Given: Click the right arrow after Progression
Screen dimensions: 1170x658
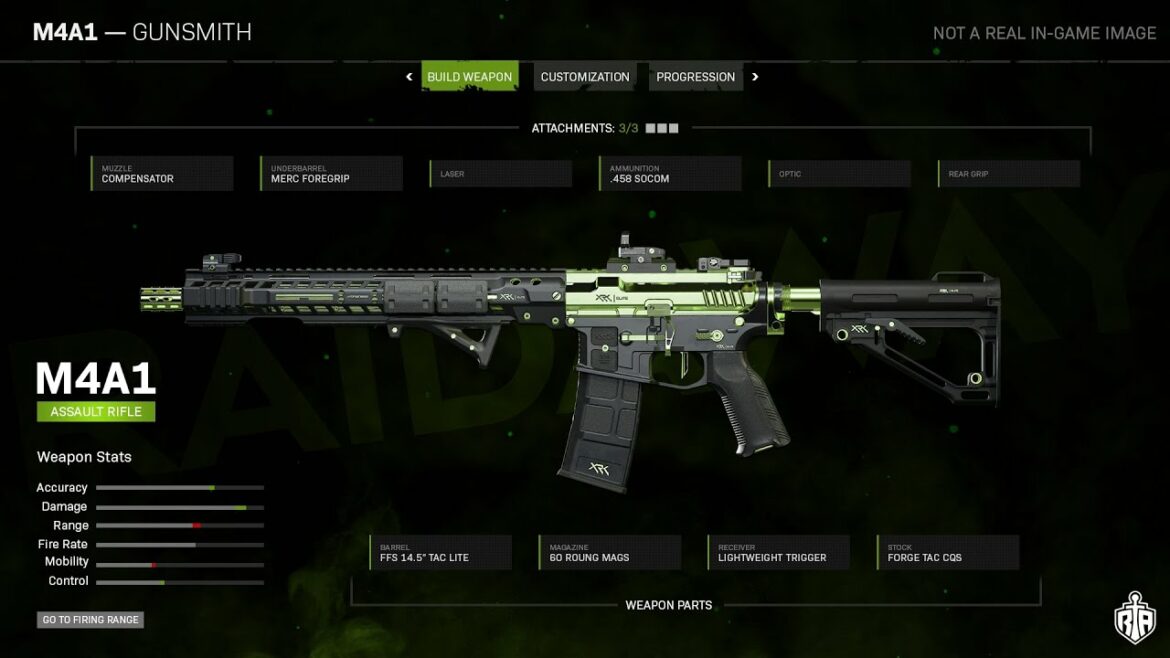Looking at the screenshot, I should pyautogui.click(x=755, y=77).
